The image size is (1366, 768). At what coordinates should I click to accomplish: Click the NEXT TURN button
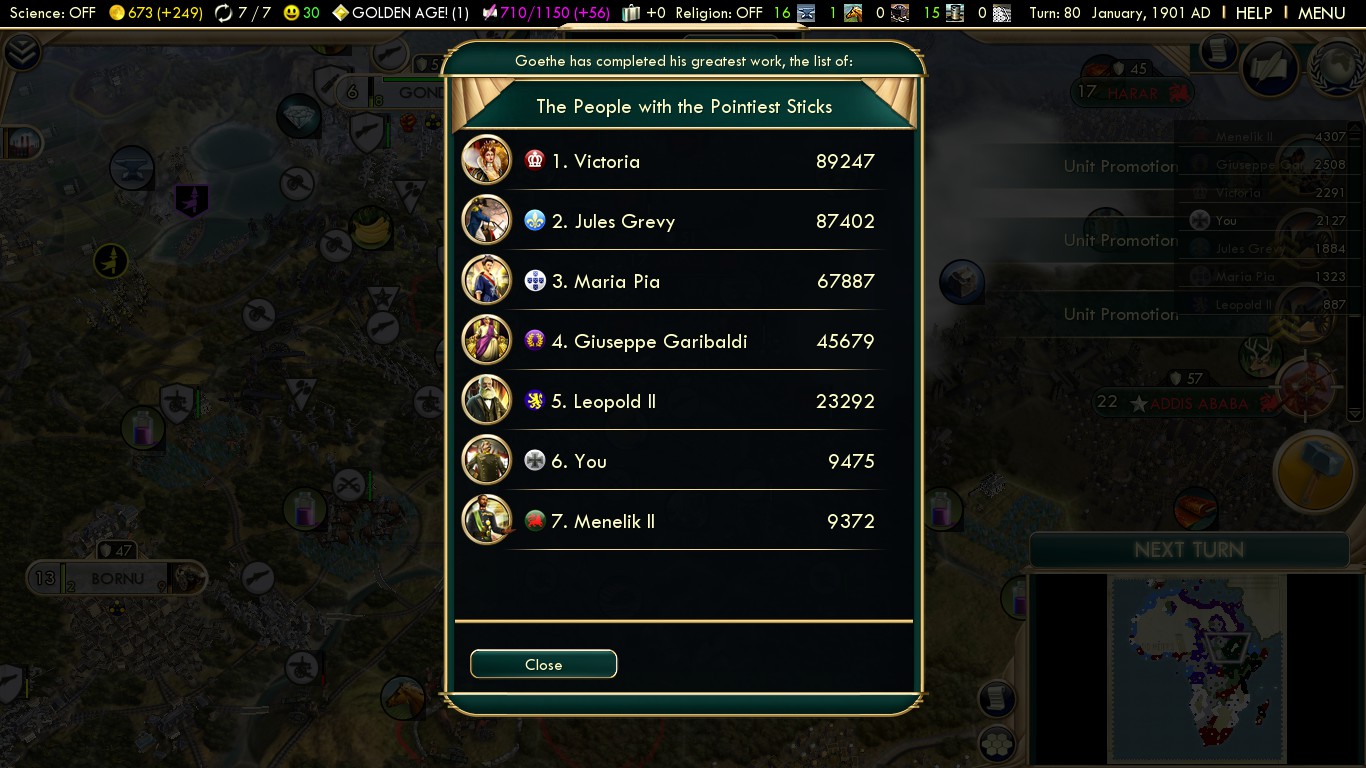pos(1189,550)
